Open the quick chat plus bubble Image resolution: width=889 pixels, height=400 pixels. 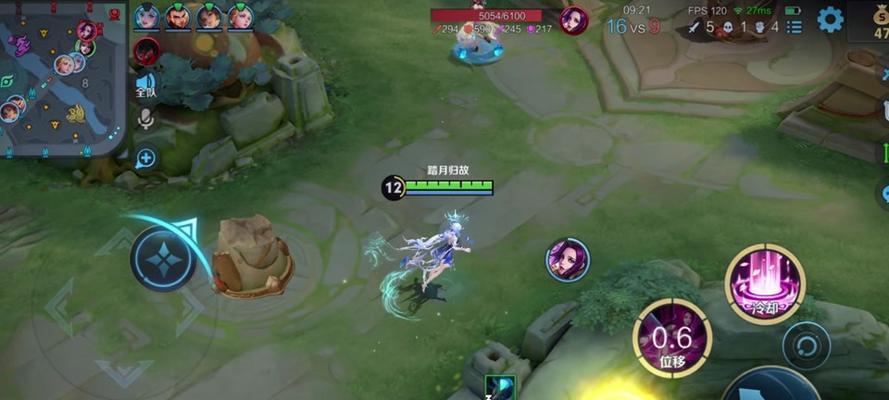pyautogui.click(x=146, y=157)
